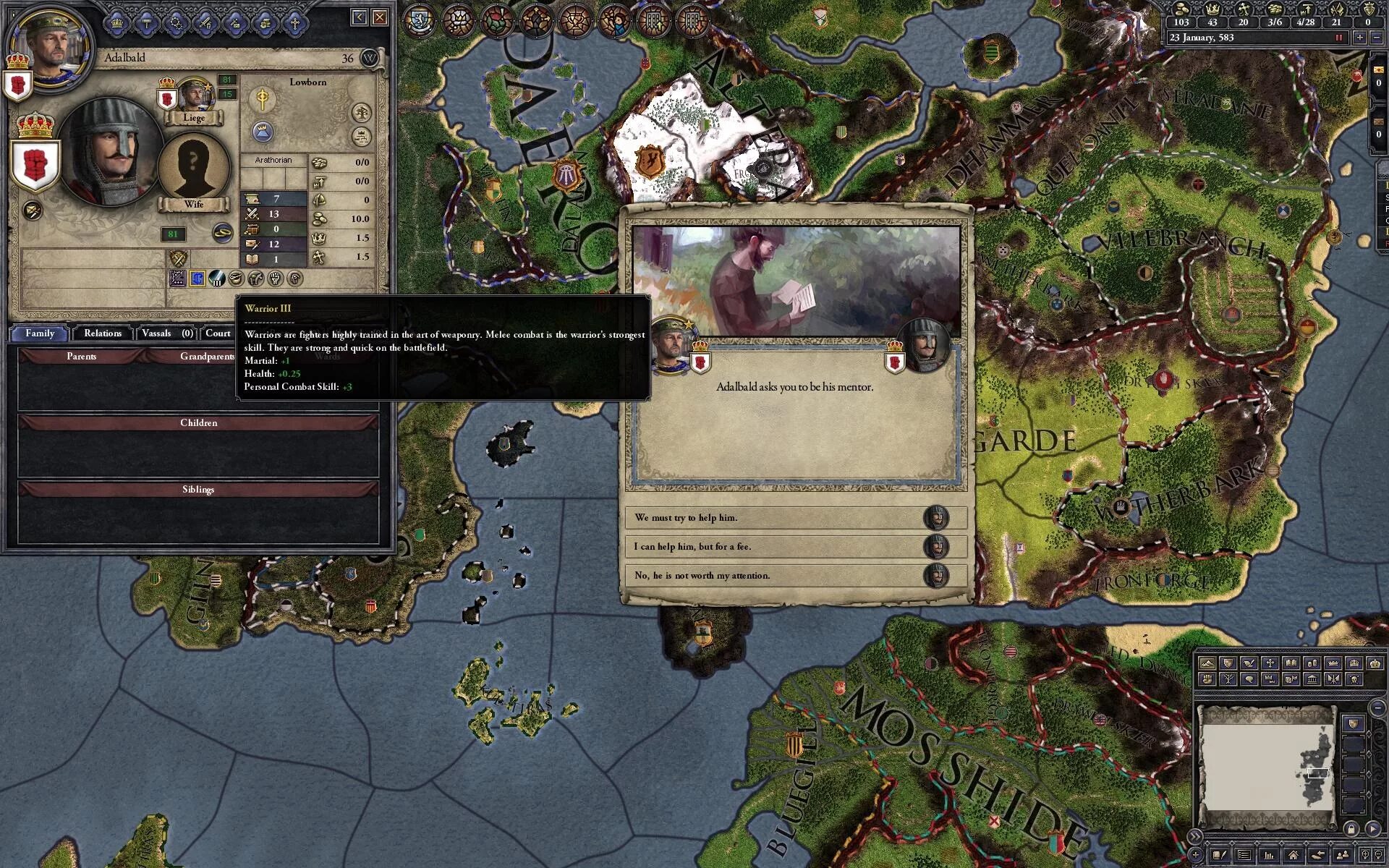Open the ledger bar-chart button
The width and height of the screenshot is (1389, 868).
click(1268, 856)
